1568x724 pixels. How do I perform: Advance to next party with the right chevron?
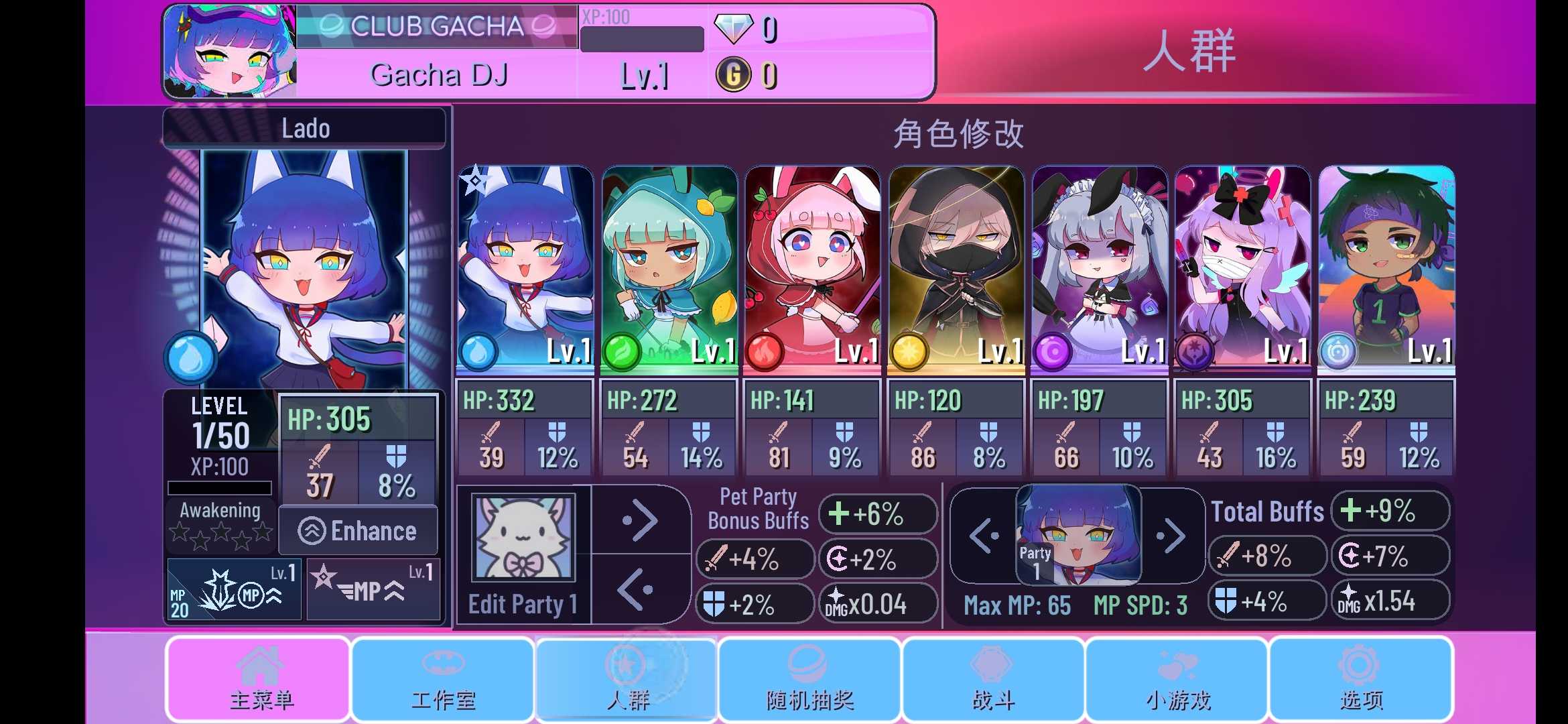click(x=1172, y=536)
